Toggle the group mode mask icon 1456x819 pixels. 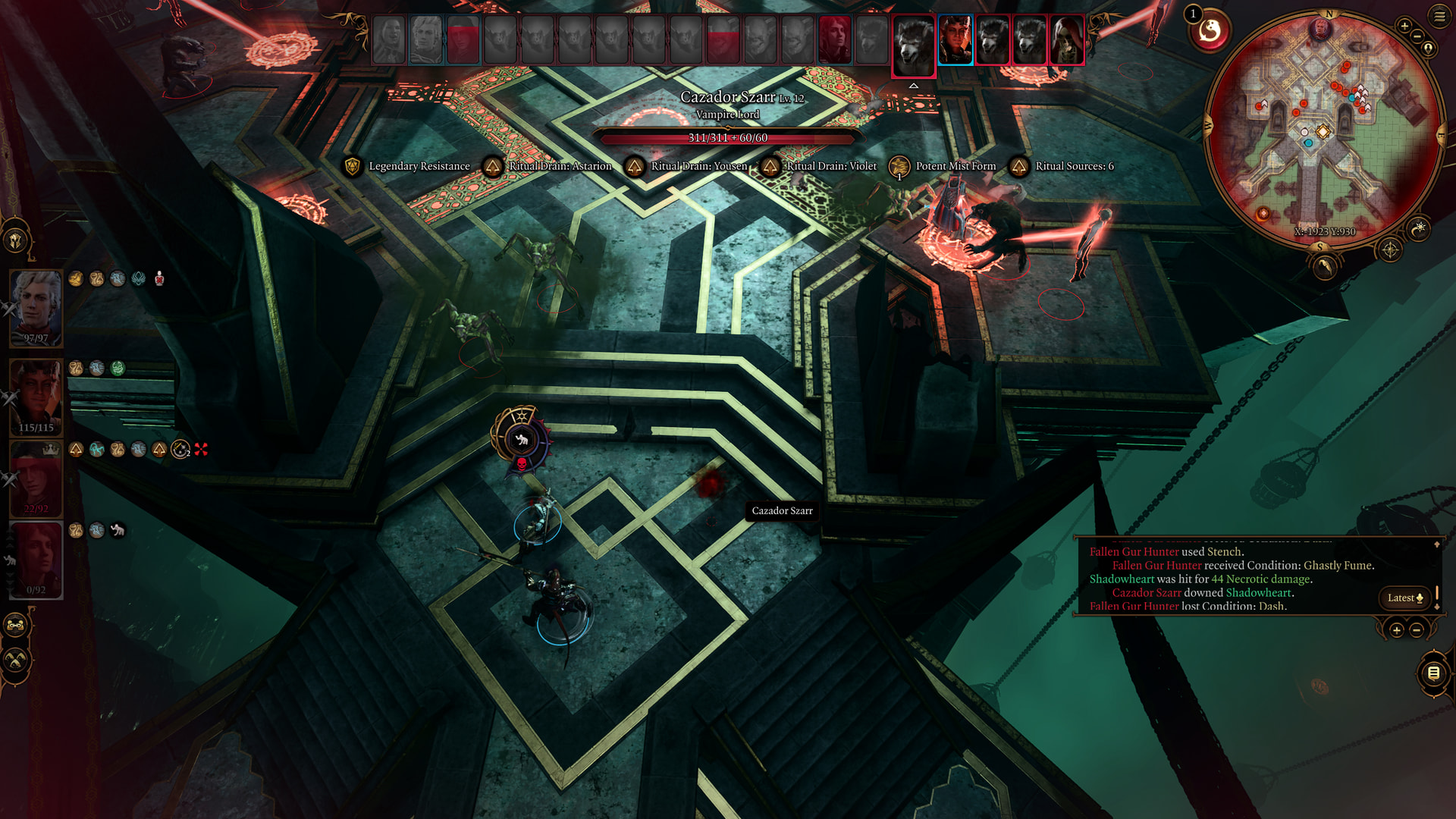click(15, 626)
